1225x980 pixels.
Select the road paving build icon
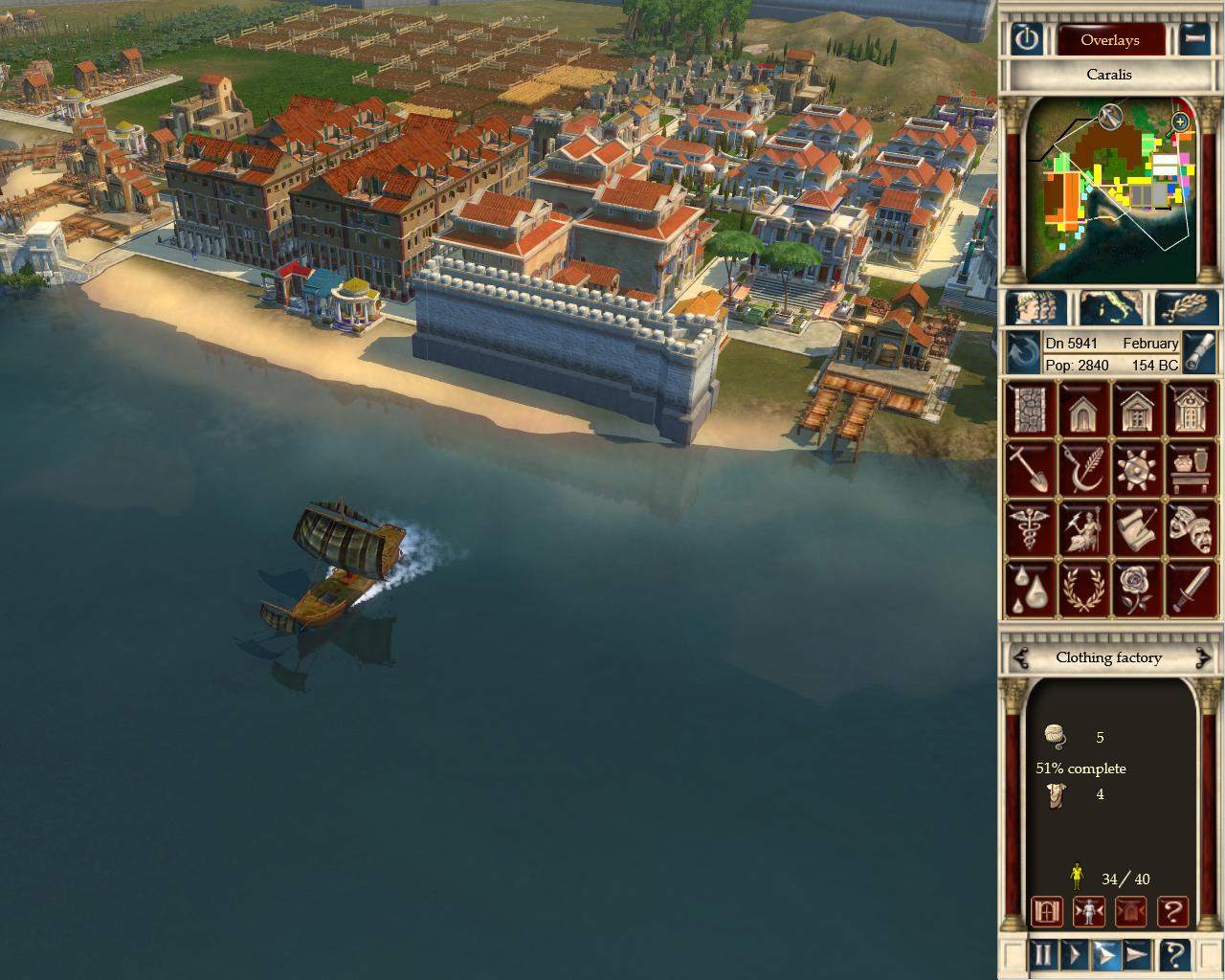(x=1029, y=410)
